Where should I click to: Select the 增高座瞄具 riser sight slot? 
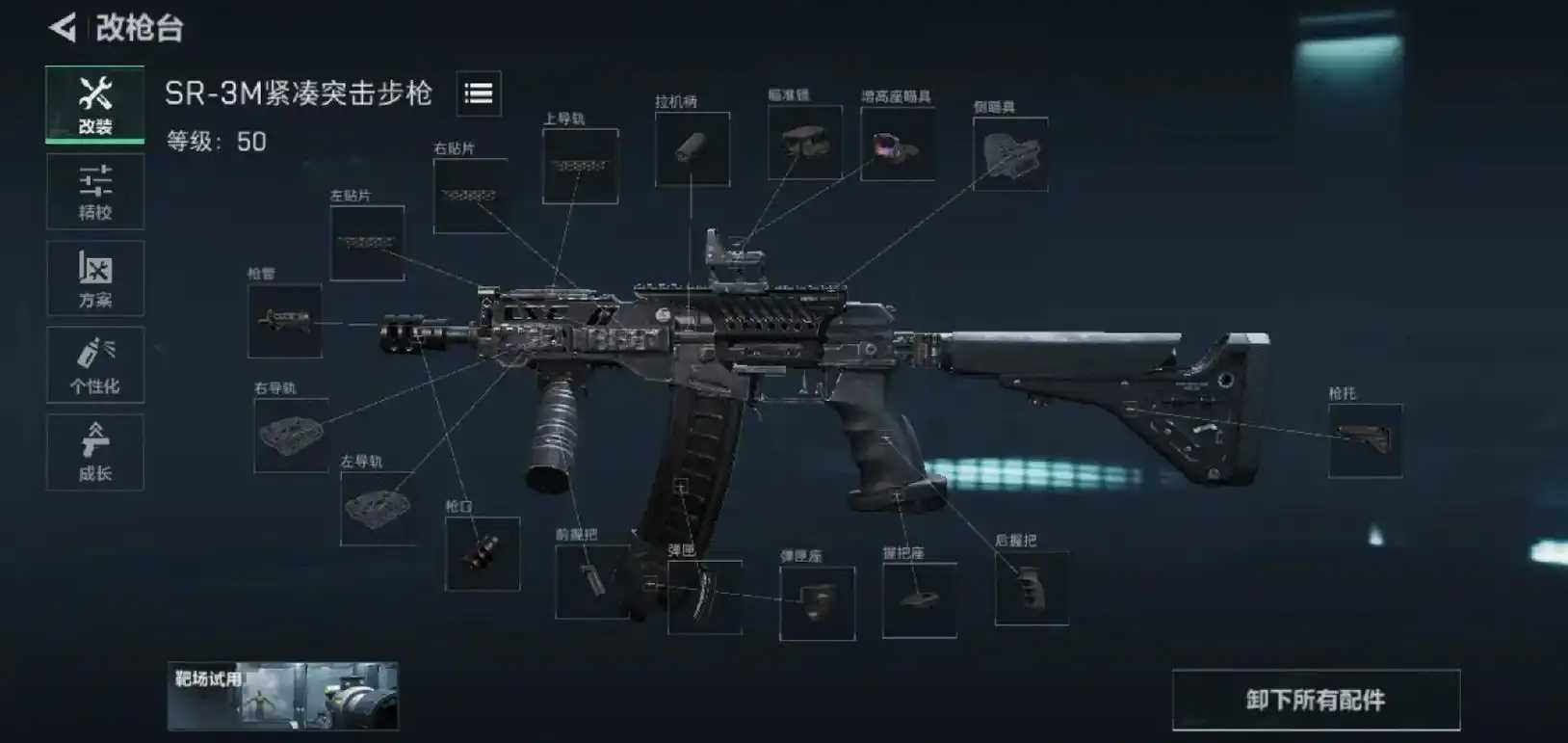(898, 145)
